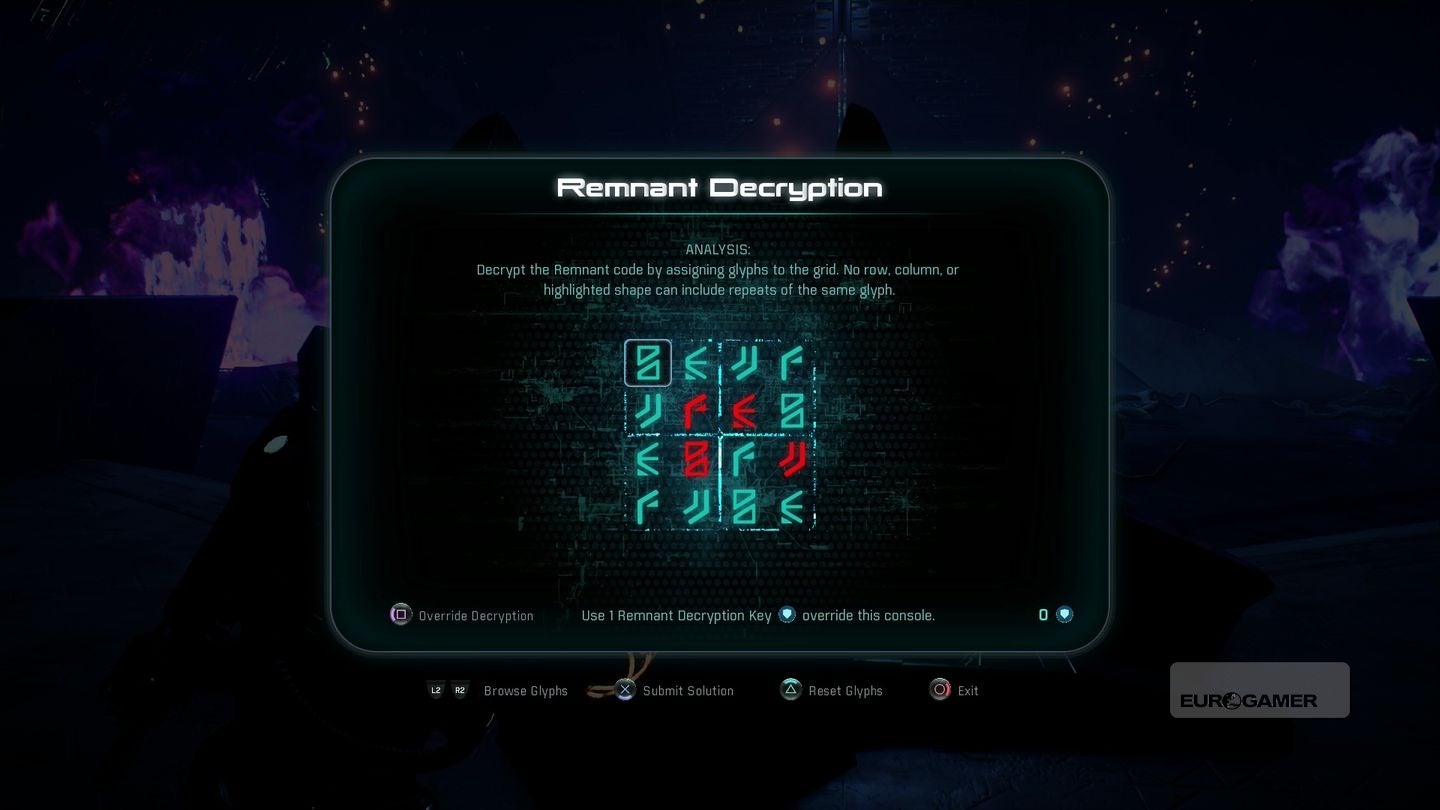Click the Eurogamer logo watermark

(x=1258, y=690)
